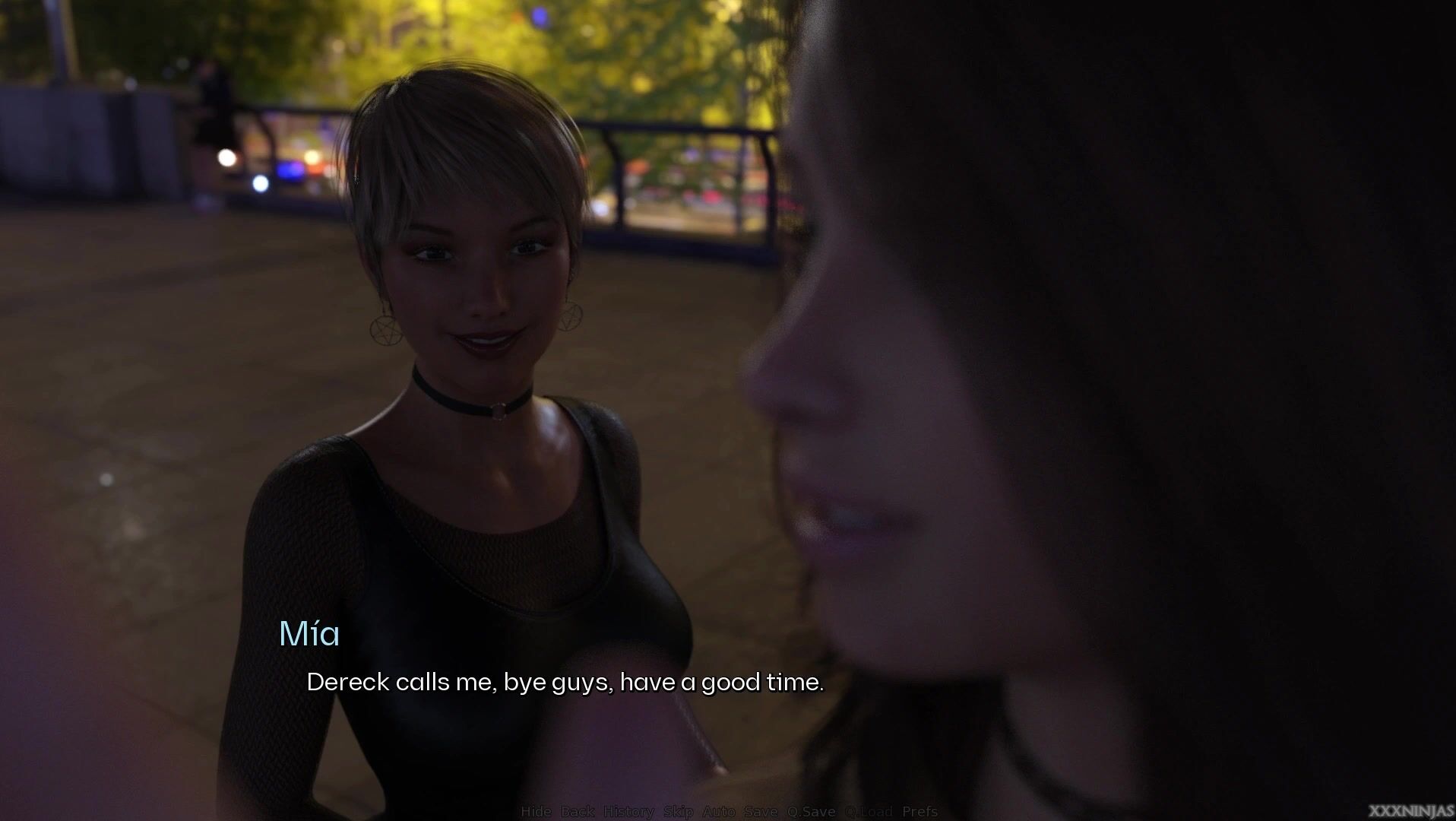The width and height of the screenshot is (1456, 821).
Task: Activate Skip mode in quick menu
Action: point(678,812)
